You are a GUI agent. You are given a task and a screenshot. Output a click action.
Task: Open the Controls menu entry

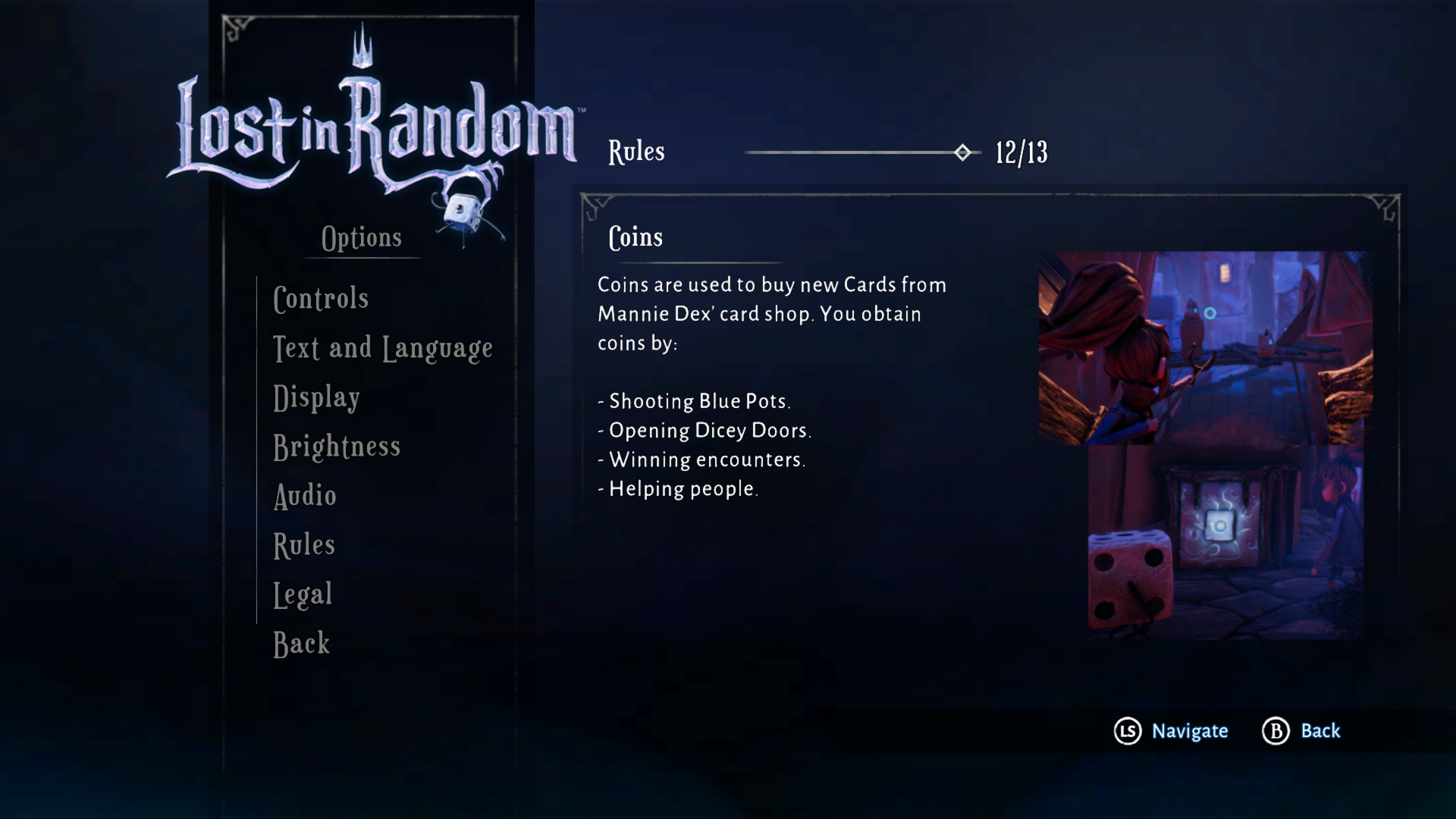pos(321,298)
